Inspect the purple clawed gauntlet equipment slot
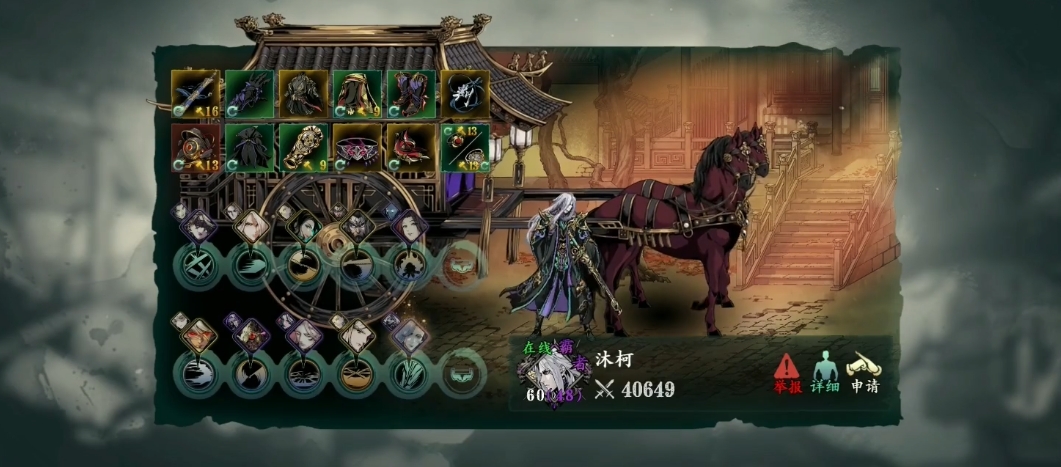The height and width of the screenshot is (467, 1061). pyautogui.click(x=249, y=94)
